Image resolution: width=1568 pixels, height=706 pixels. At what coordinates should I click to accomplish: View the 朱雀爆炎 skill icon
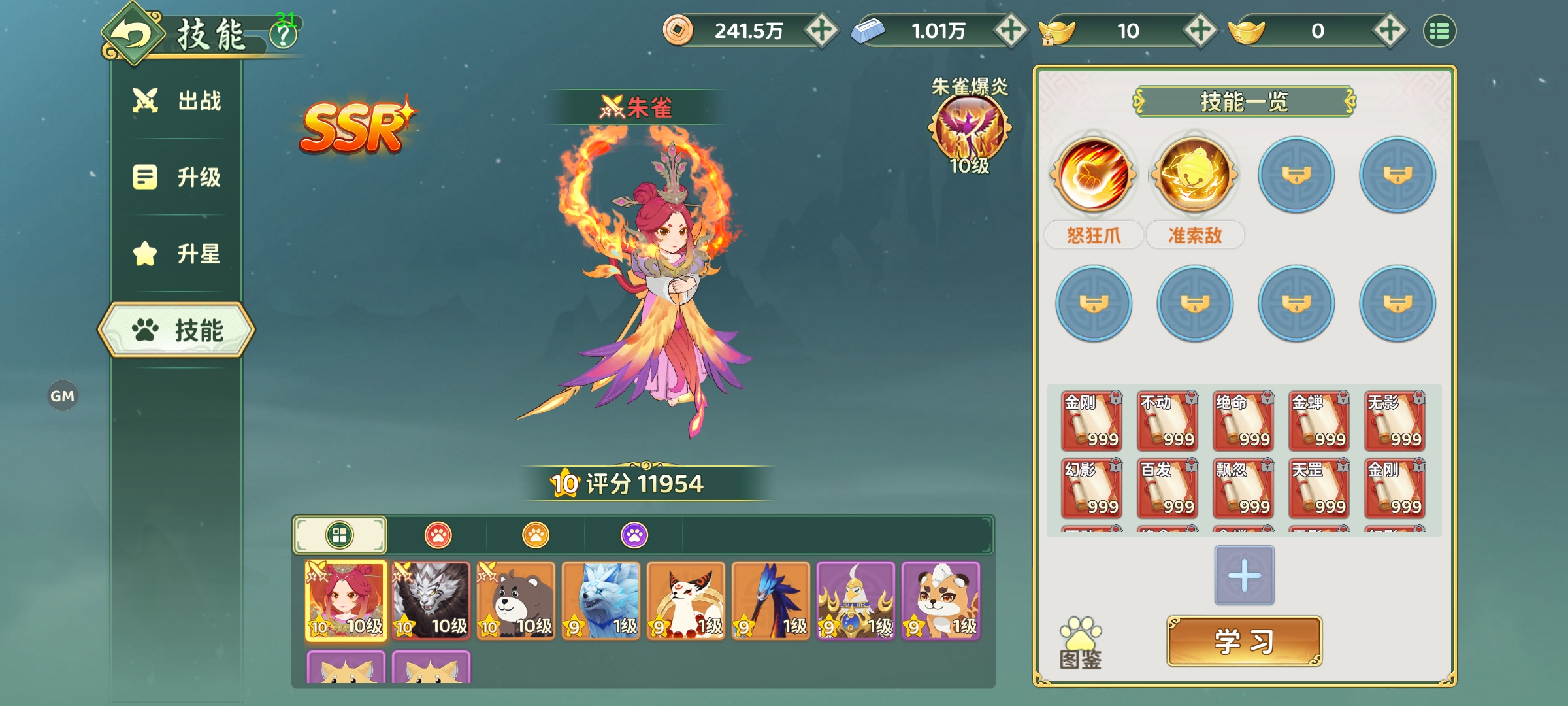coord(970,127)
